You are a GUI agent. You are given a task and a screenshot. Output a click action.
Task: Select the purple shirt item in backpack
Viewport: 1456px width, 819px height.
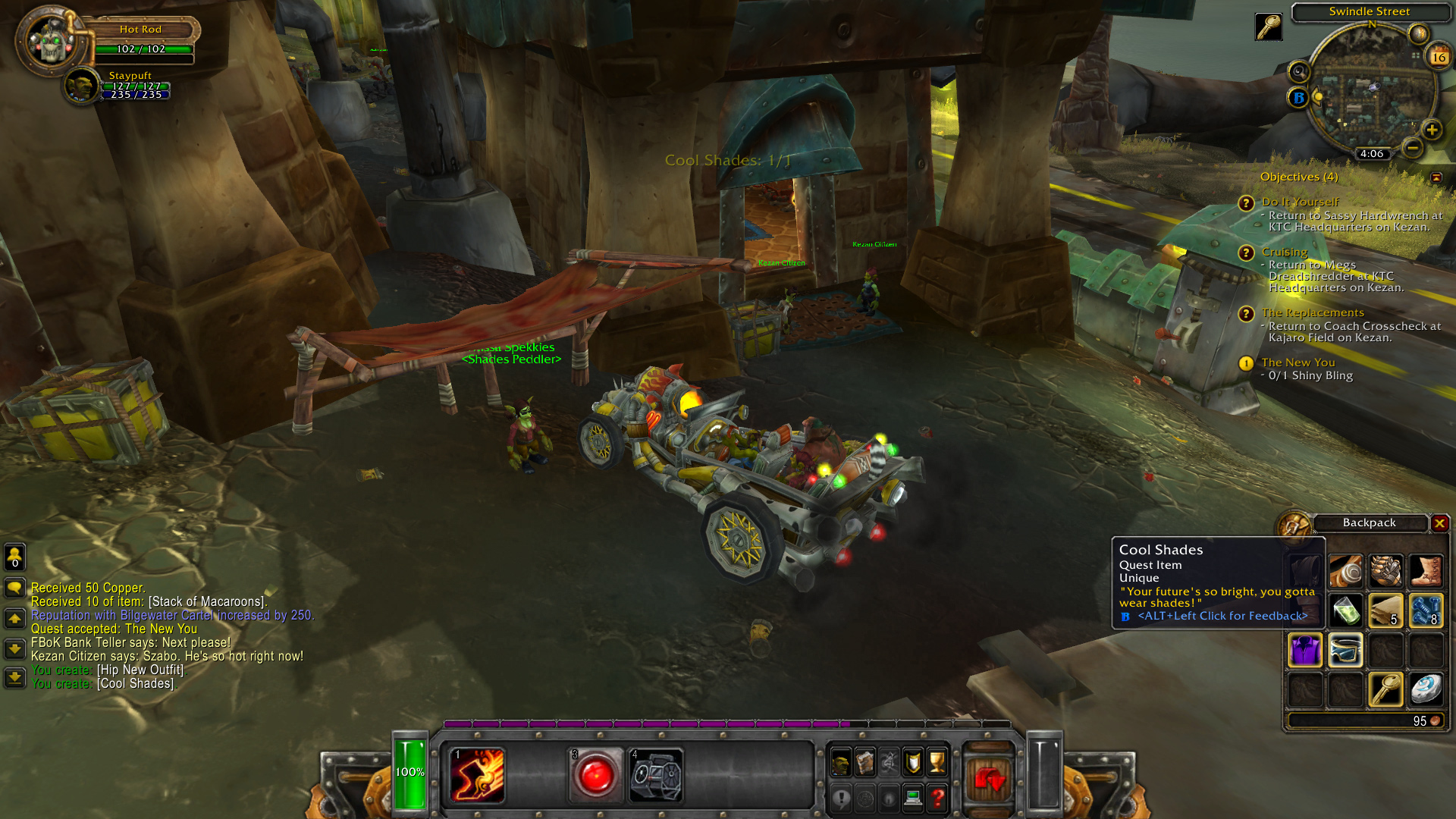click(1305, 650)
